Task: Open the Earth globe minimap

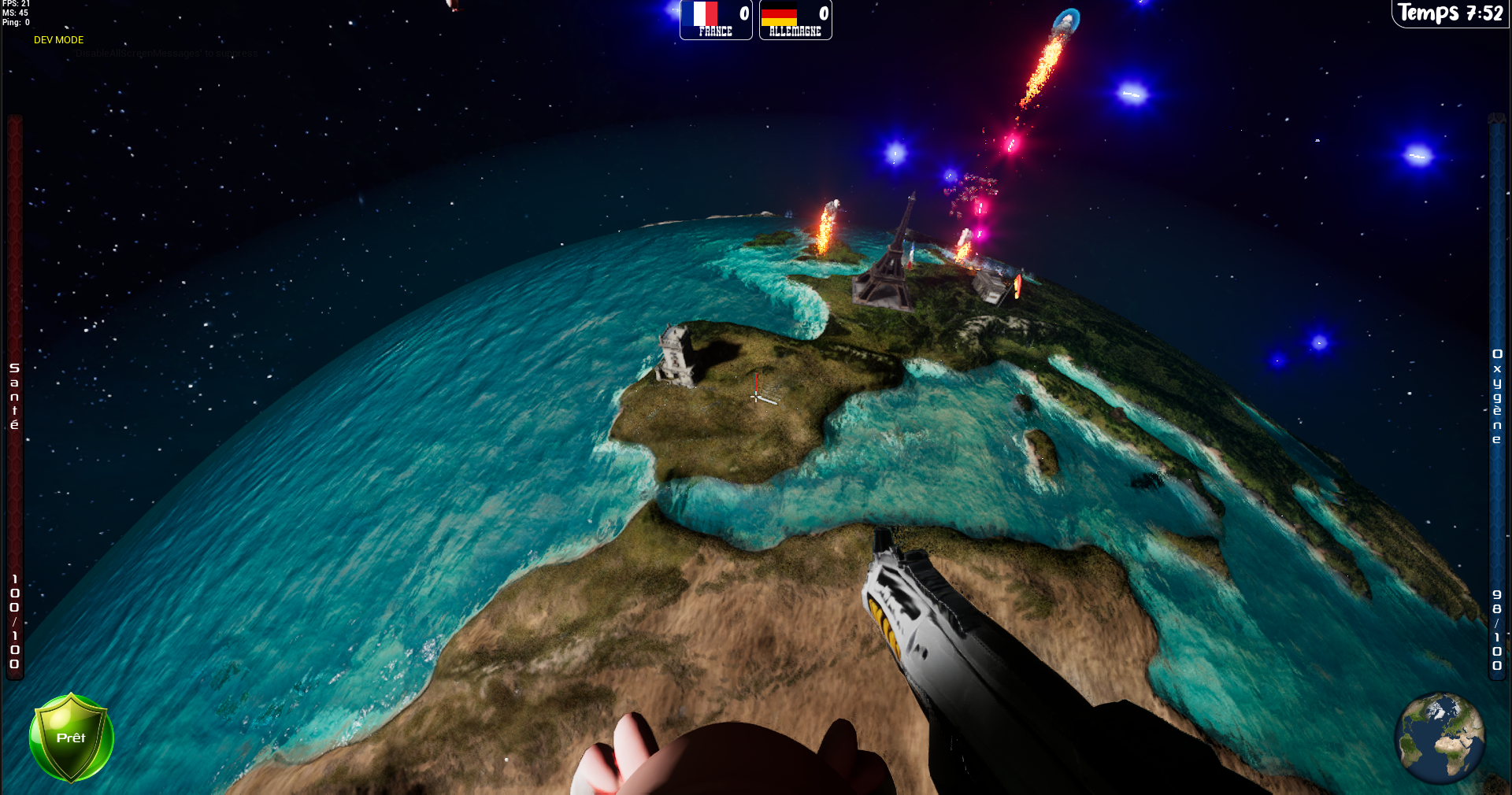Action: [x=1440, y=737]
